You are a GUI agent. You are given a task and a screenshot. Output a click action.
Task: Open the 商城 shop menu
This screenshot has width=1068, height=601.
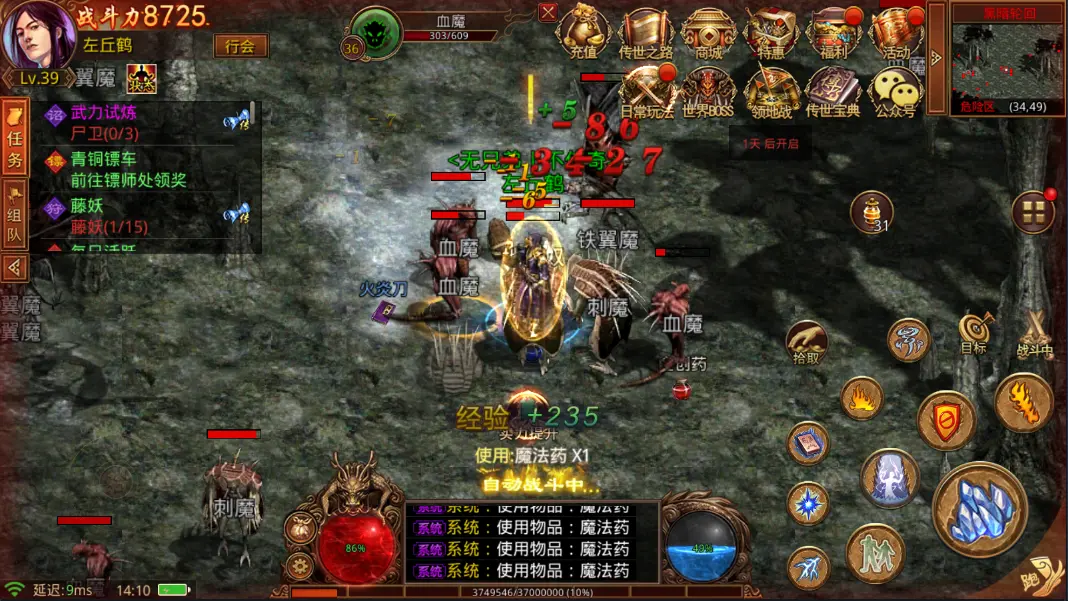click(x=708, y=32)
